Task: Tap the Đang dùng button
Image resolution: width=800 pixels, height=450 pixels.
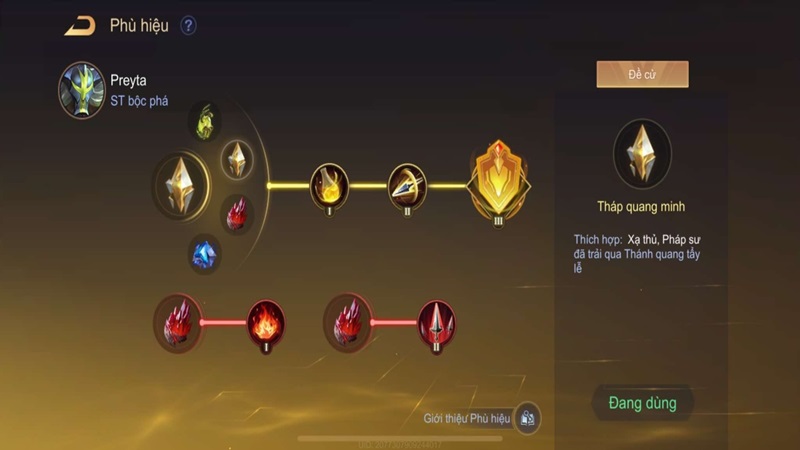Action: click(x=642, y=403)
